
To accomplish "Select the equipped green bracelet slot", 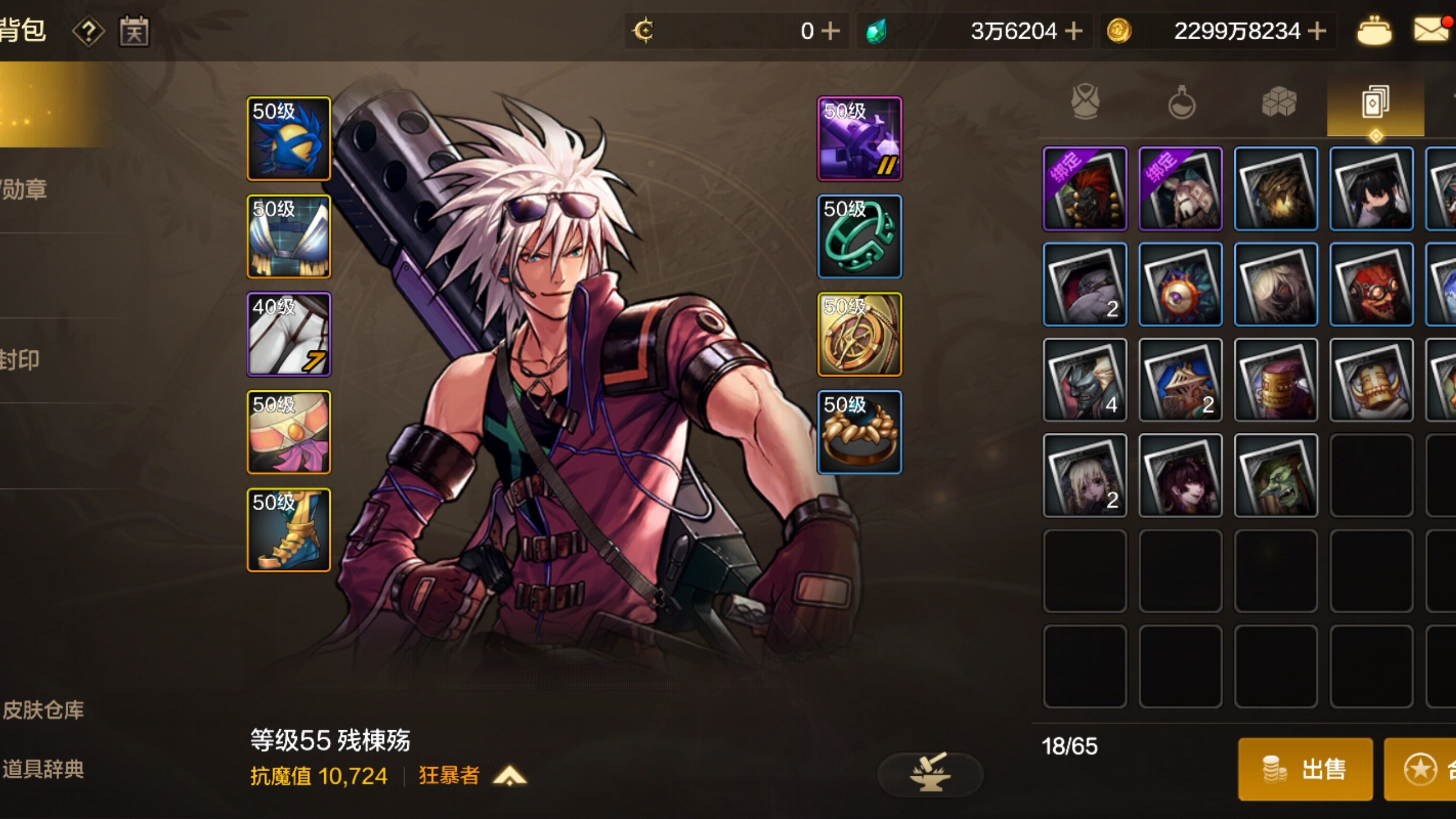I will click(859, 237).
